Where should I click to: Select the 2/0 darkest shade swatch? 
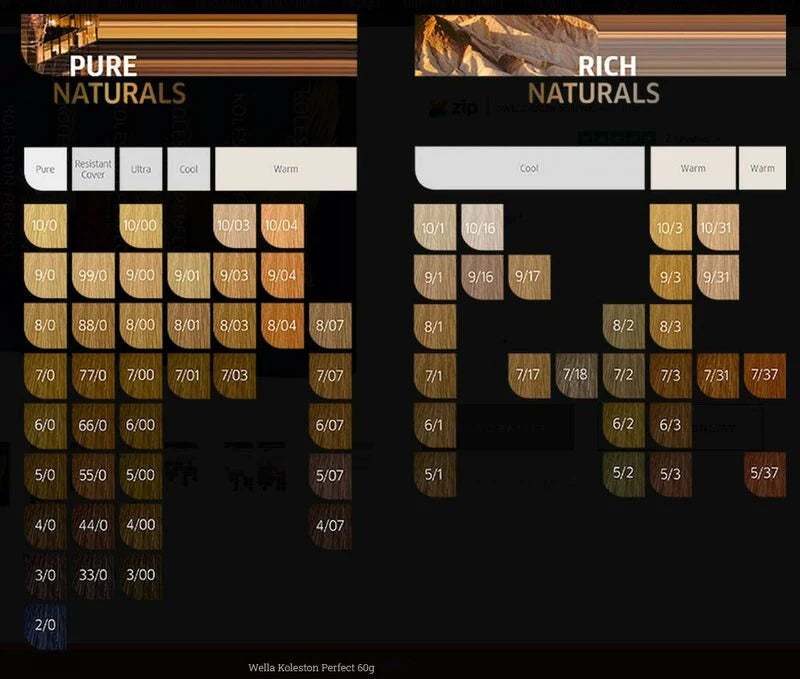[x=45, y=625]
